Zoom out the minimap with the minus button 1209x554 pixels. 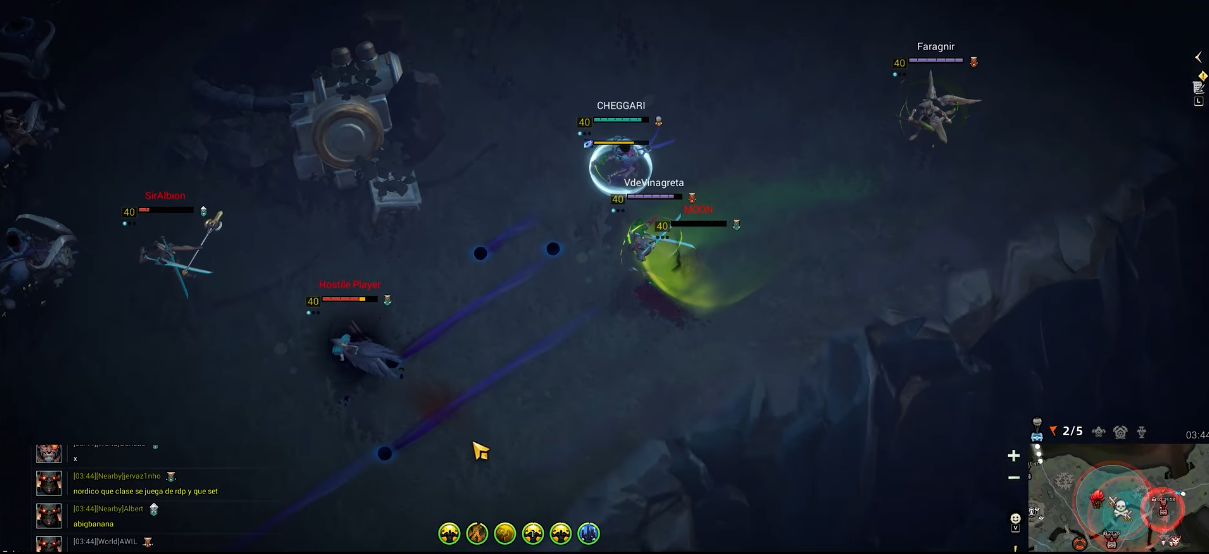point(1013,477)
